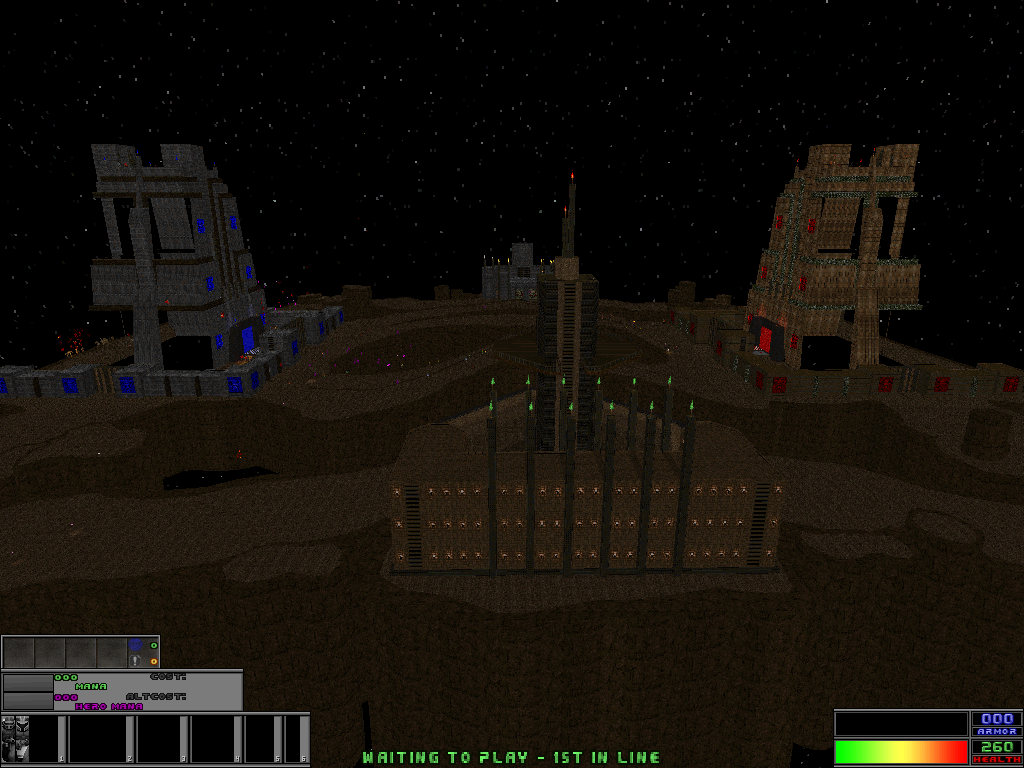Click the blue orb icon
Image resolution: width=1024 pixels, height=768 pixels.
click(x=136, y=646)
